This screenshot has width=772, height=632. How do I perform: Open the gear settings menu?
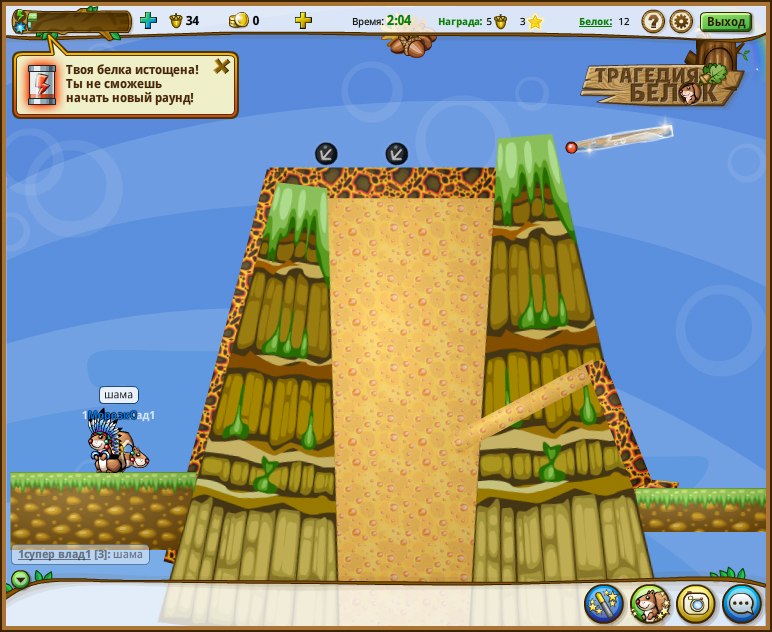click(681, 21)
